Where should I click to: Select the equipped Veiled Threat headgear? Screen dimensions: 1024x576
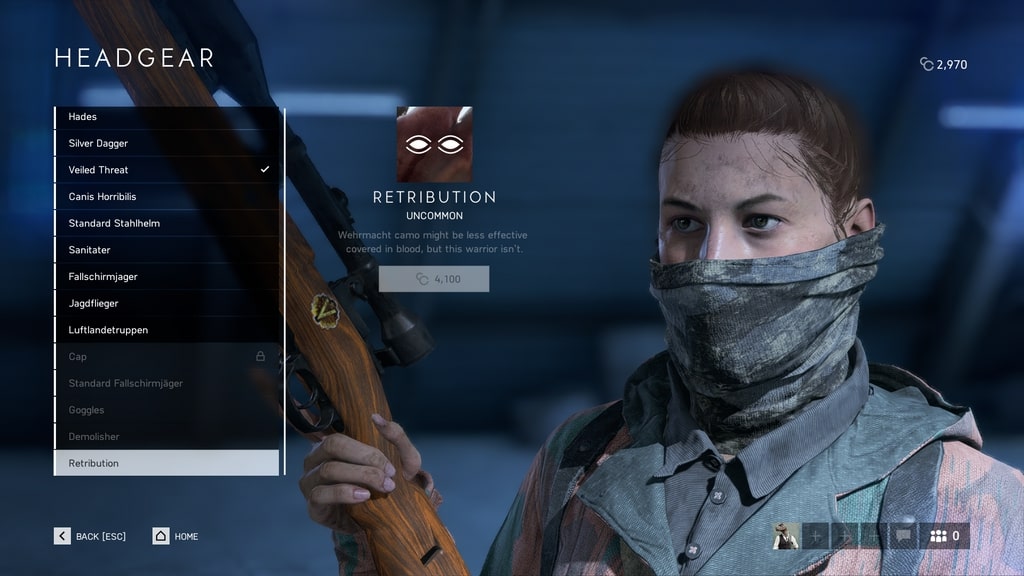click(166, 170)
